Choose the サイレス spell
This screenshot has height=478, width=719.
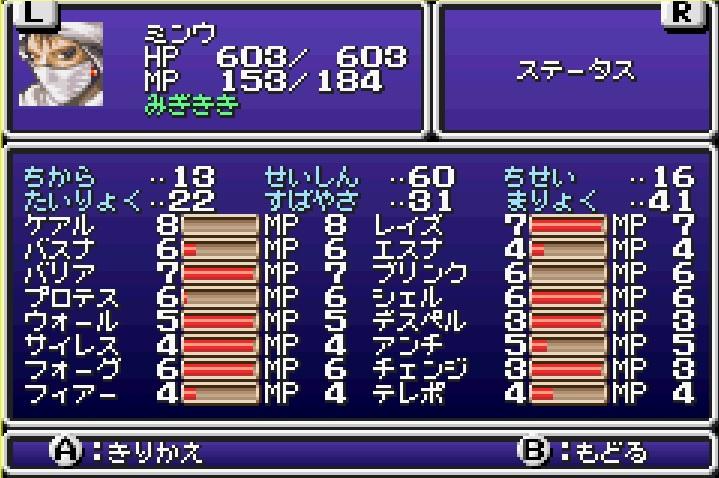(x=70, y=345)
